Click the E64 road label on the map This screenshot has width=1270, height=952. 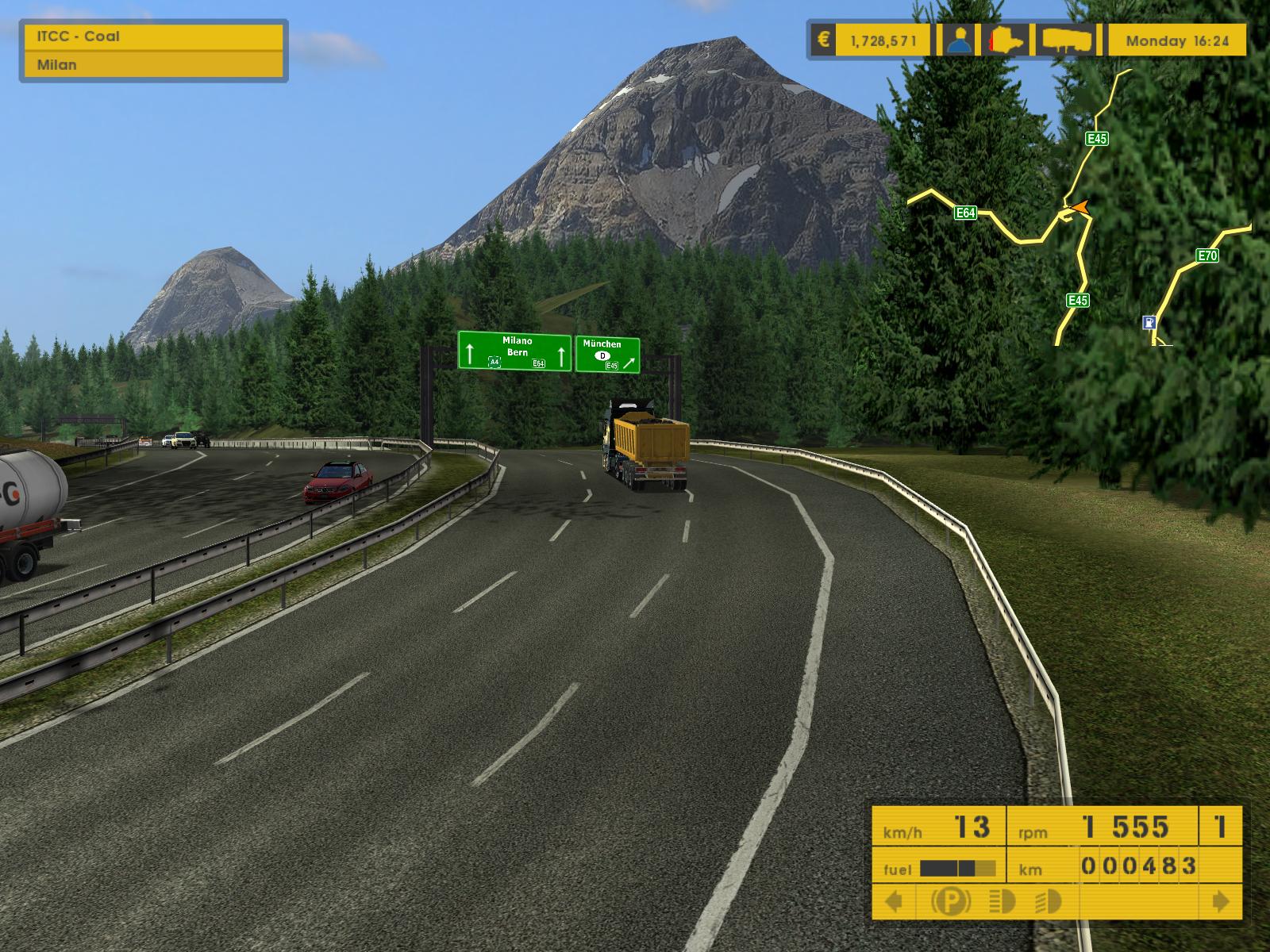[965, 213]
